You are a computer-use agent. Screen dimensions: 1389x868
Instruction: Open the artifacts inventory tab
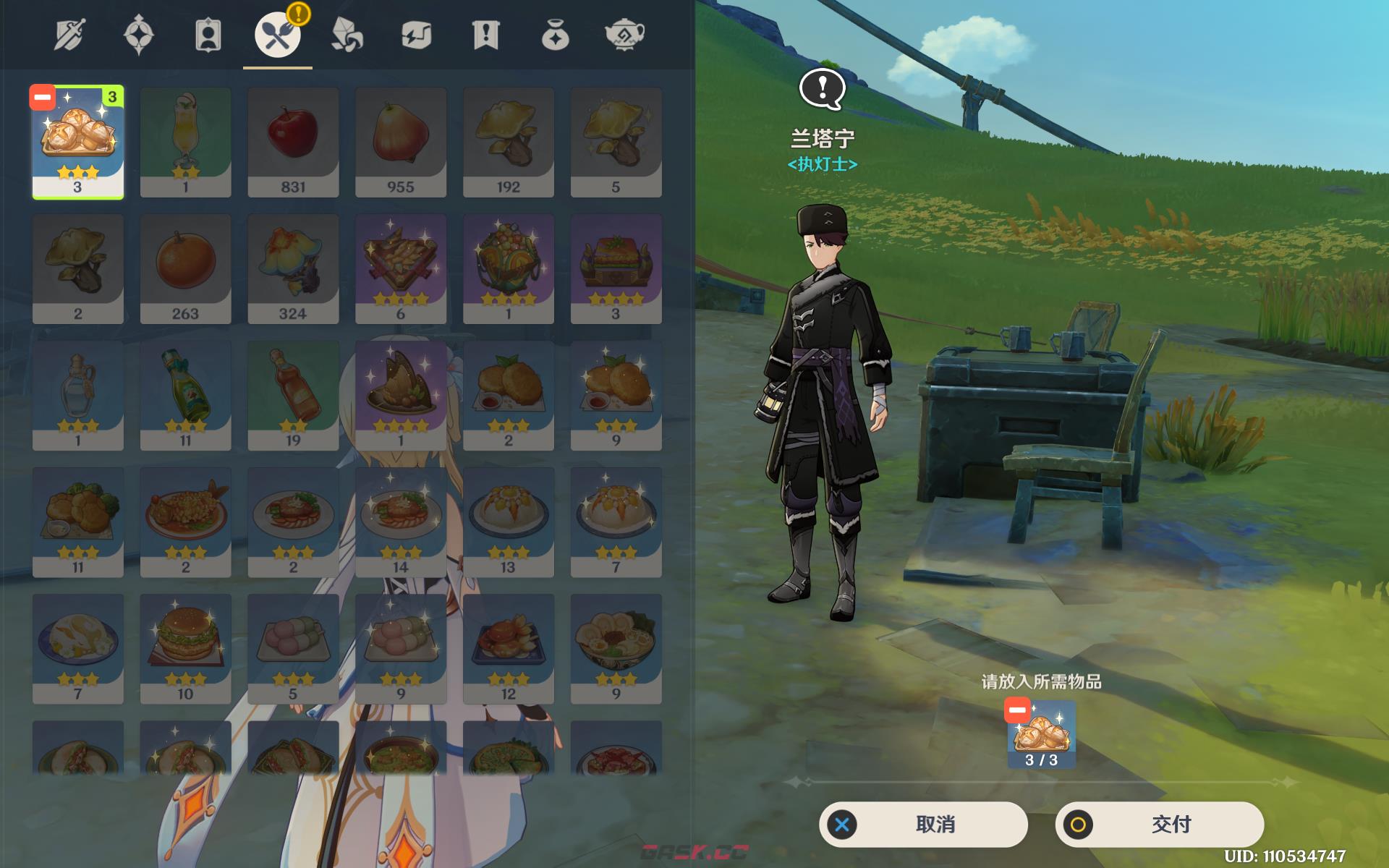pyautogui.click(x=139, y=35)
